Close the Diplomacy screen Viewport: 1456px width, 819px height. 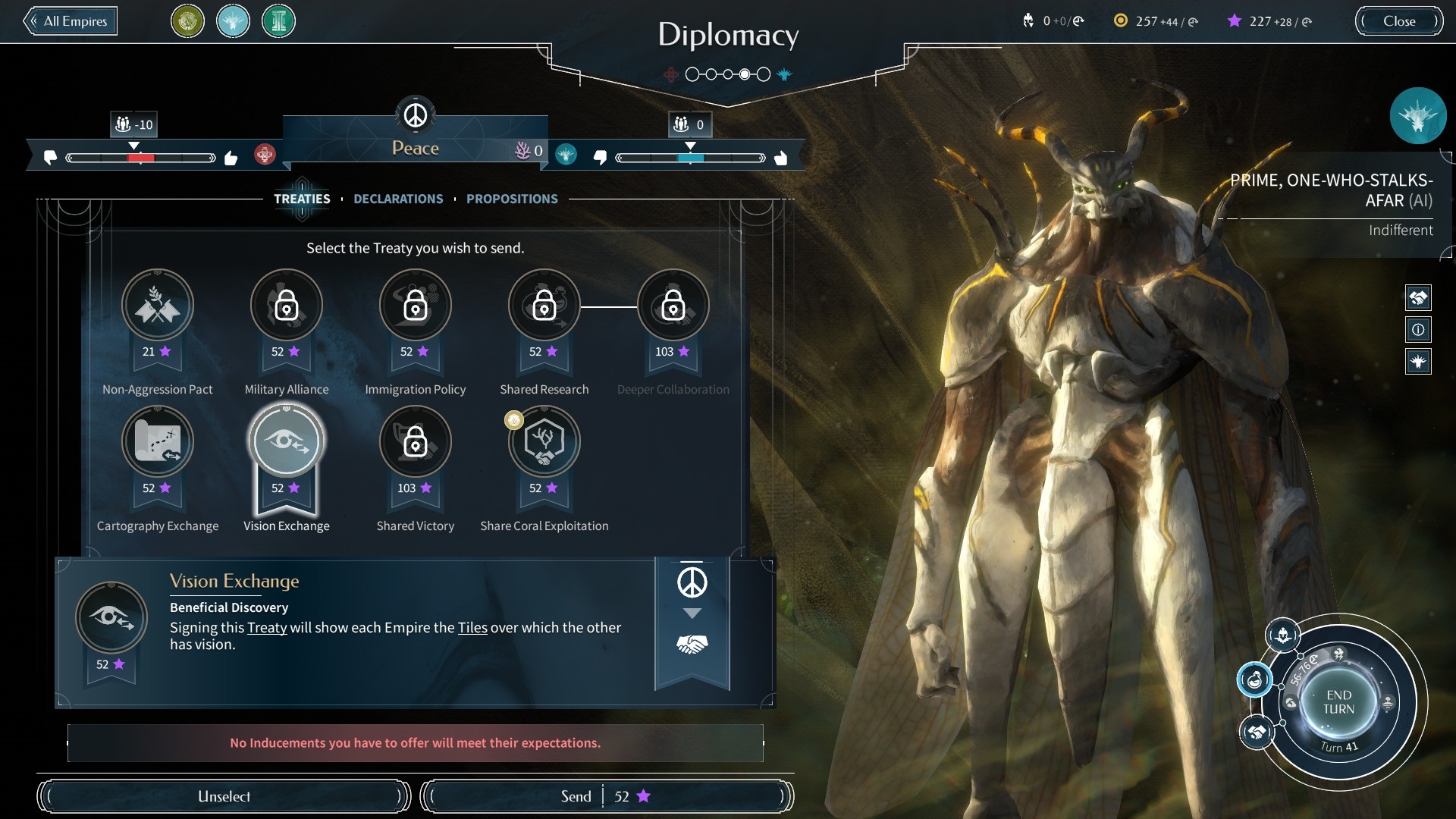tap(1398, 21)
